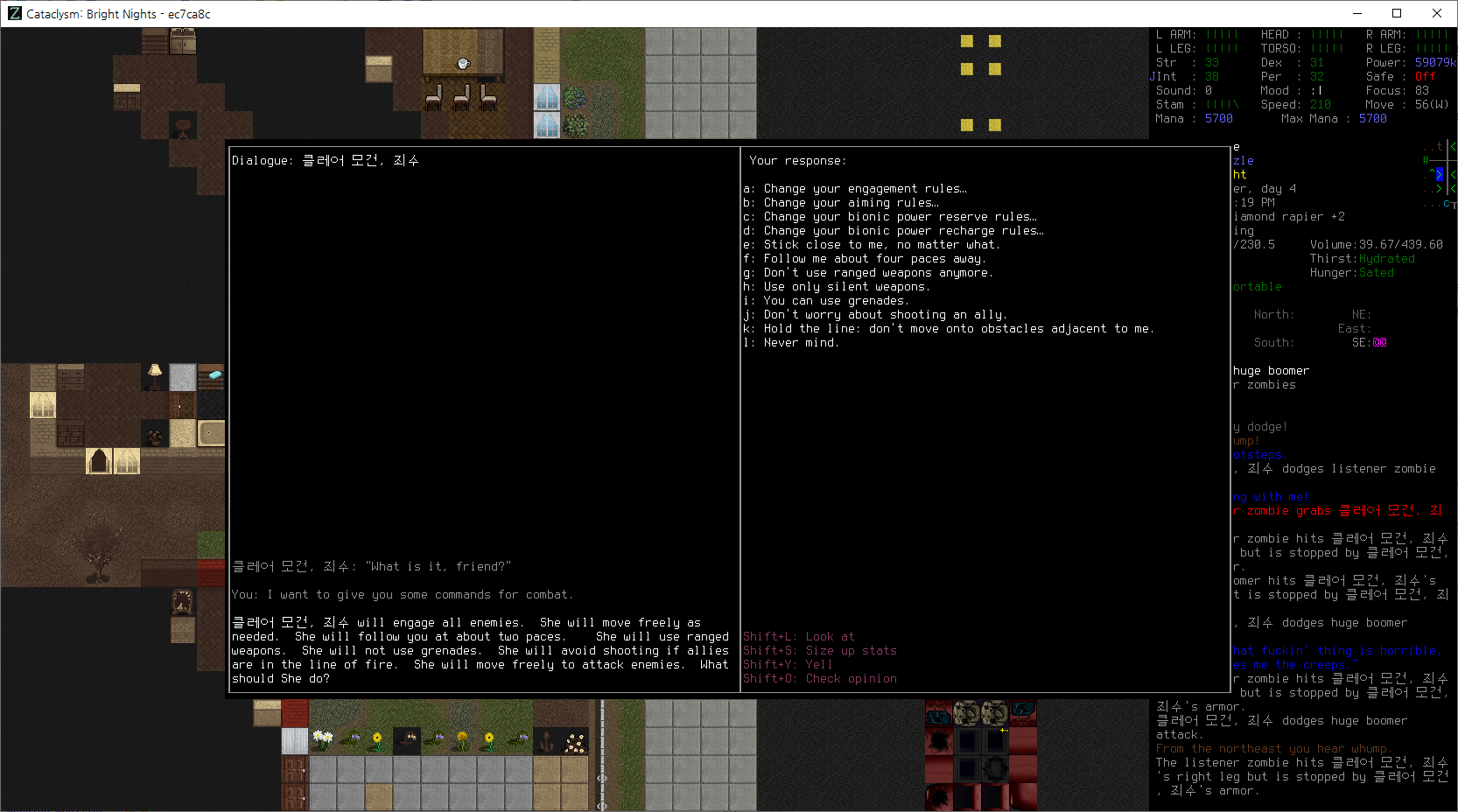Click the Mood face indicator

coord(1320,90)
